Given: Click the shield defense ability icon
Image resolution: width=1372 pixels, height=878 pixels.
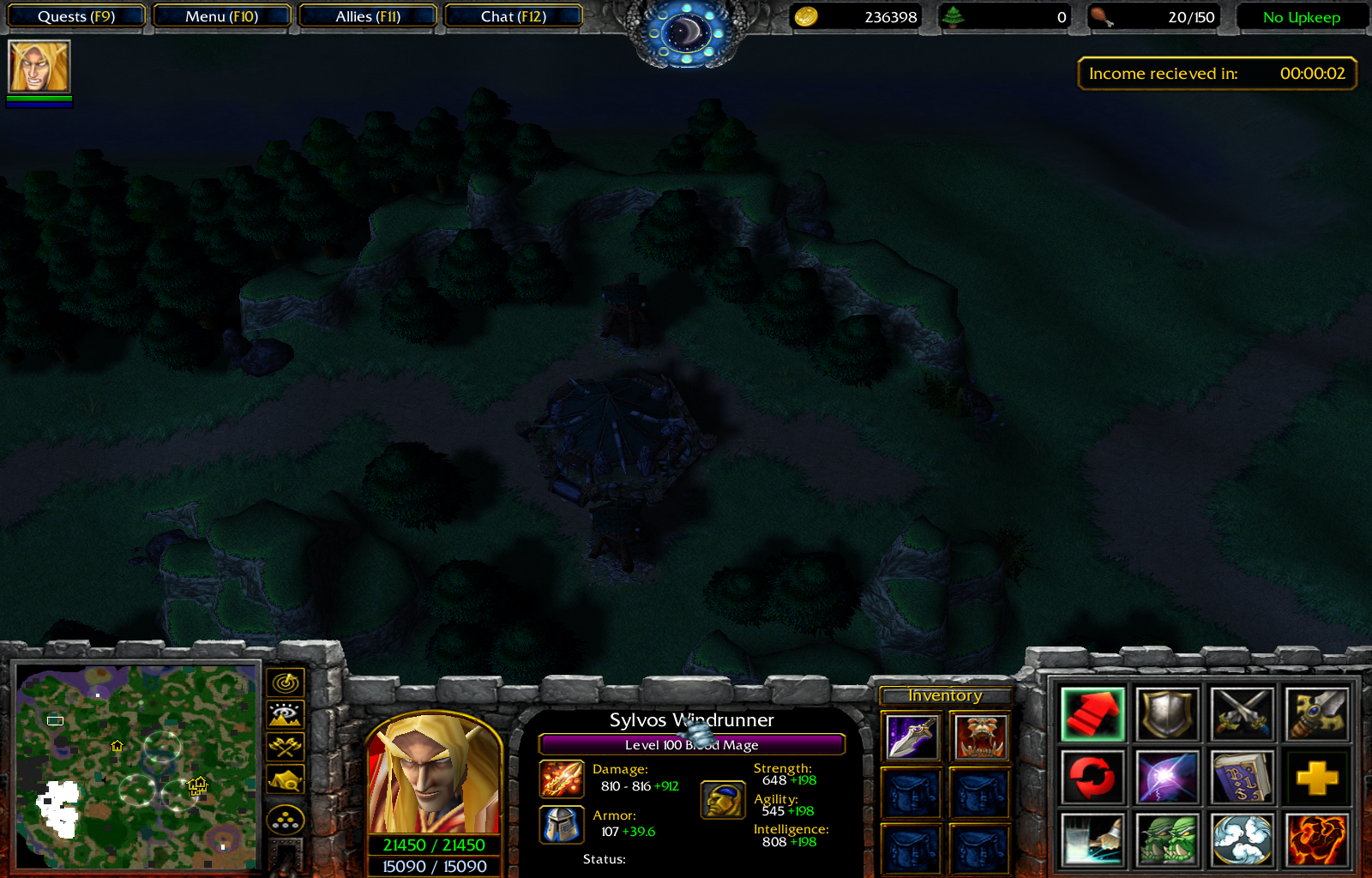Looking at the screenshot, I should point(1166,714).
